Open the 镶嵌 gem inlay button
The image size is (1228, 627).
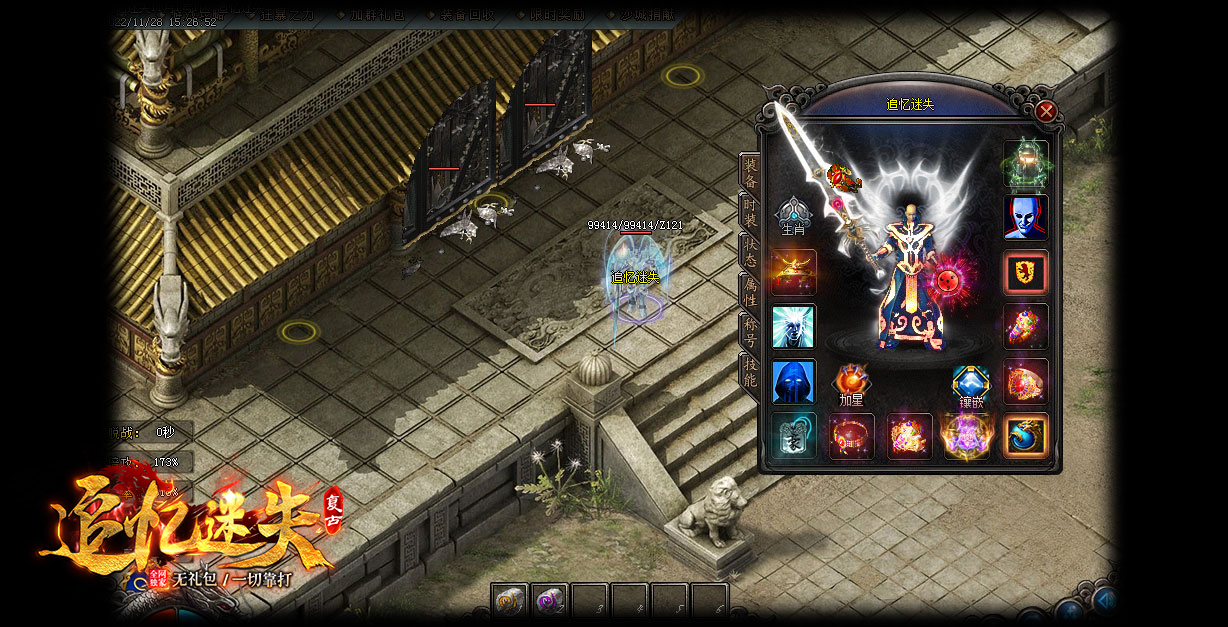click(x=971, y=385)
